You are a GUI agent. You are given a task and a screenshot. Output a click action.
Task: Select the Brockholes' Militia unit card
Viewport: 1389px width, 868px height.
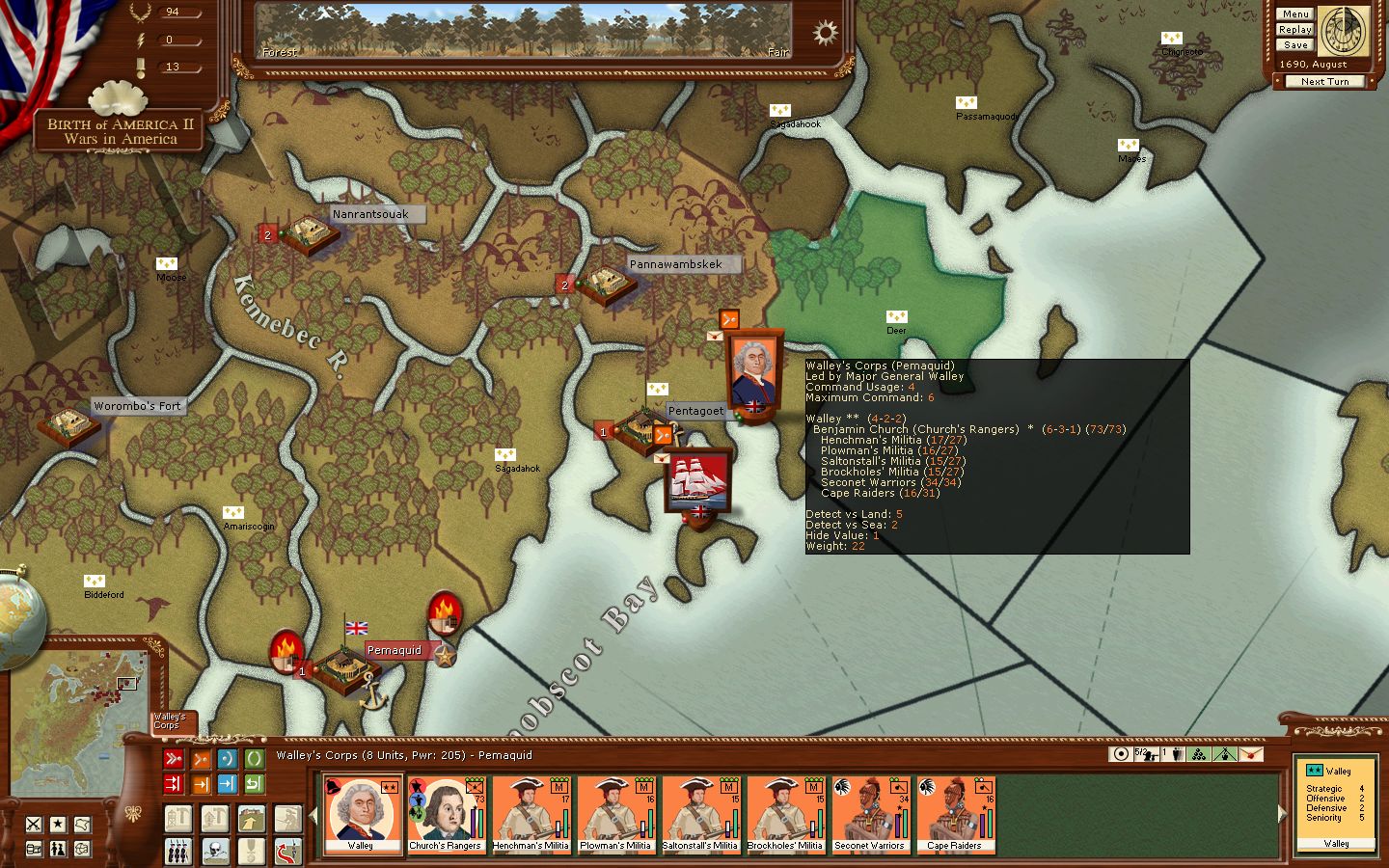785,815
